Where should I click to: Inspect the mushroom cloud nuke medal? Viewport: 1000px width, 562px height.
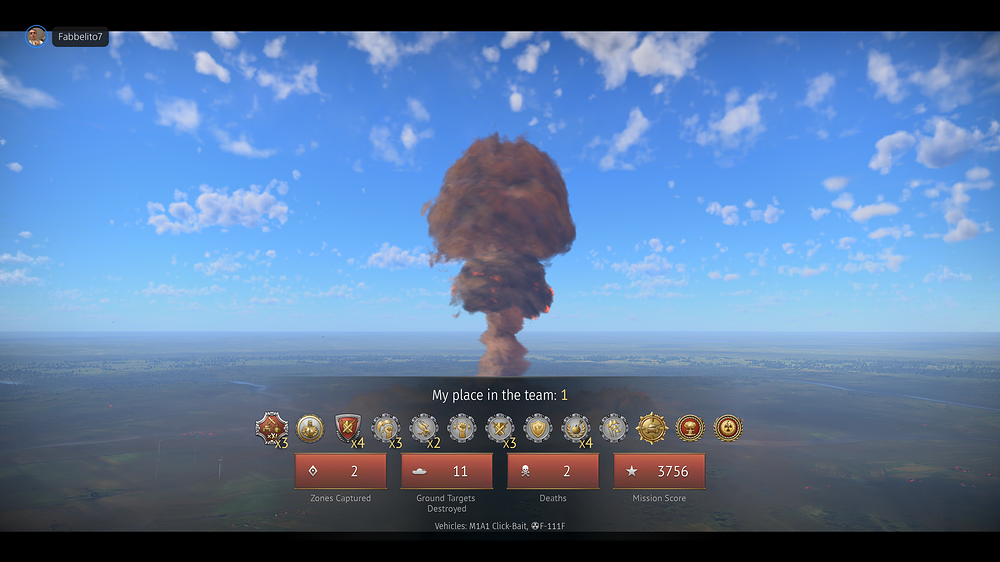click(x=690, y=428)
